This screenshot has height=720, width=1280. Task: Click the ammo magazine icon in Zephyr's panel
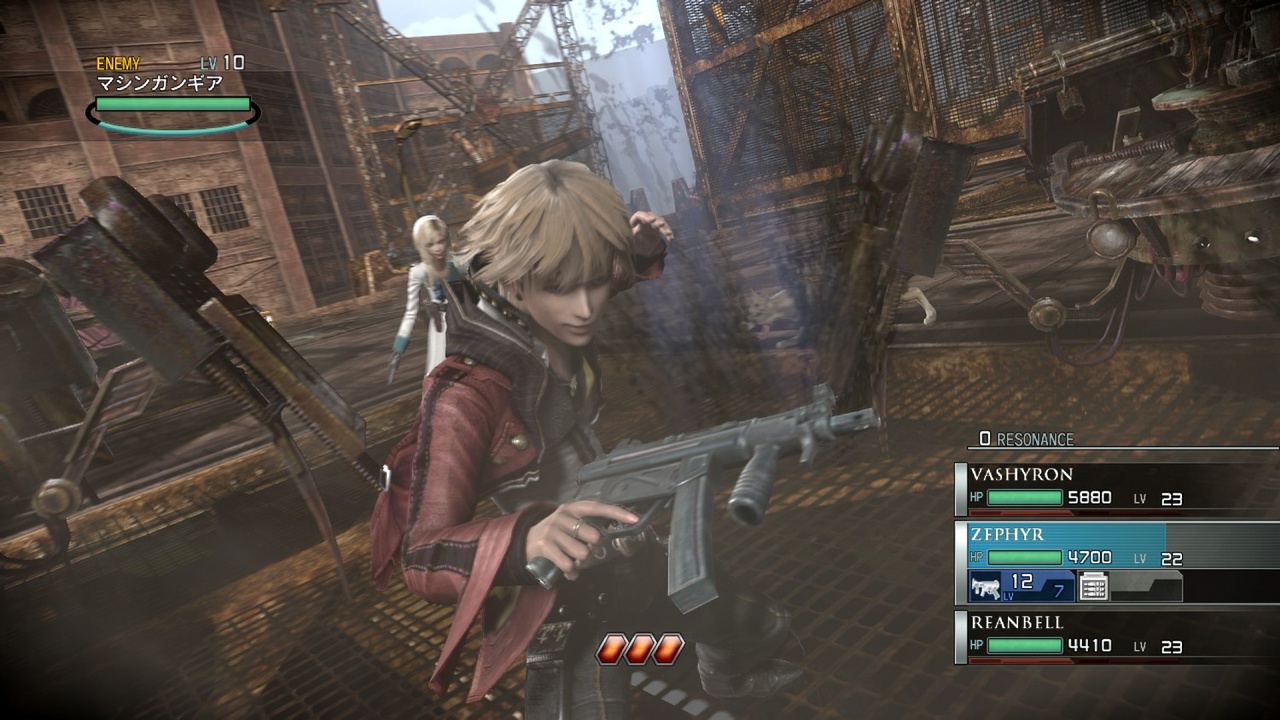pyautogui.click(x=1092, y=586)
